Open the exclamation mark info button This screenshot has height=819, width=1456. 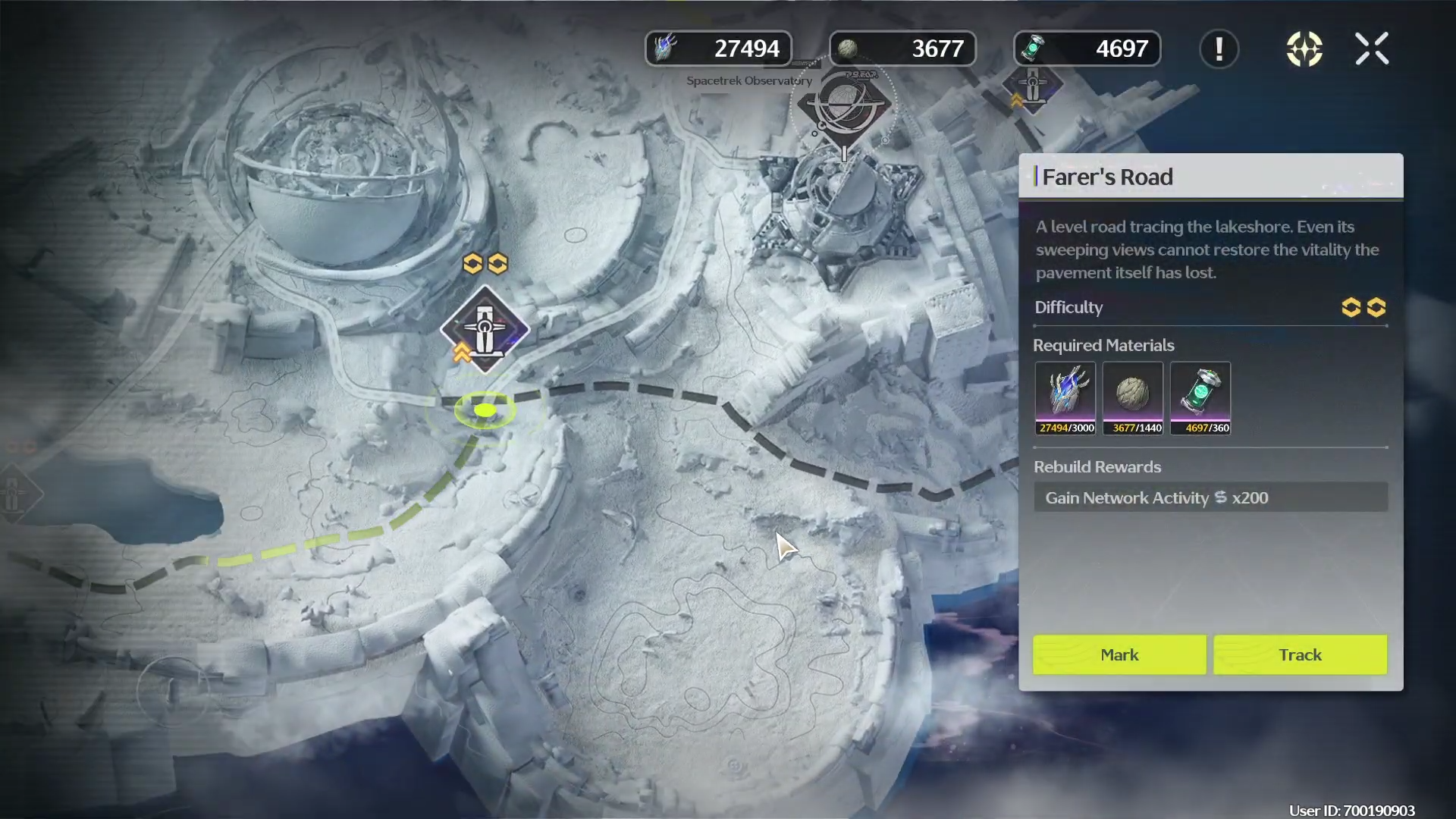click(1219, 49)
